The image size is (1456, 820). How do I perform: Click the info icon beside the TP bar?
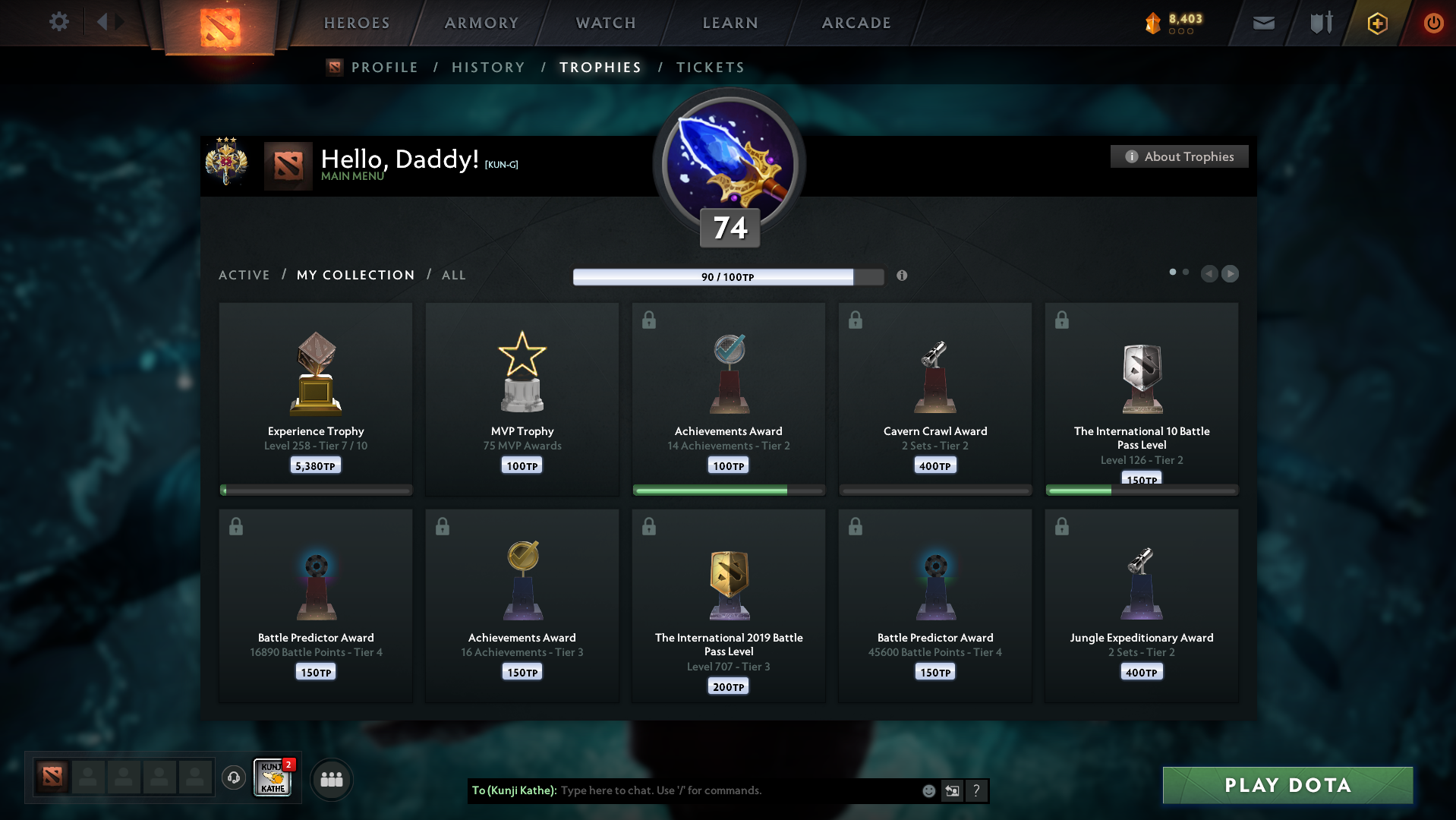(x=903, y=276)
